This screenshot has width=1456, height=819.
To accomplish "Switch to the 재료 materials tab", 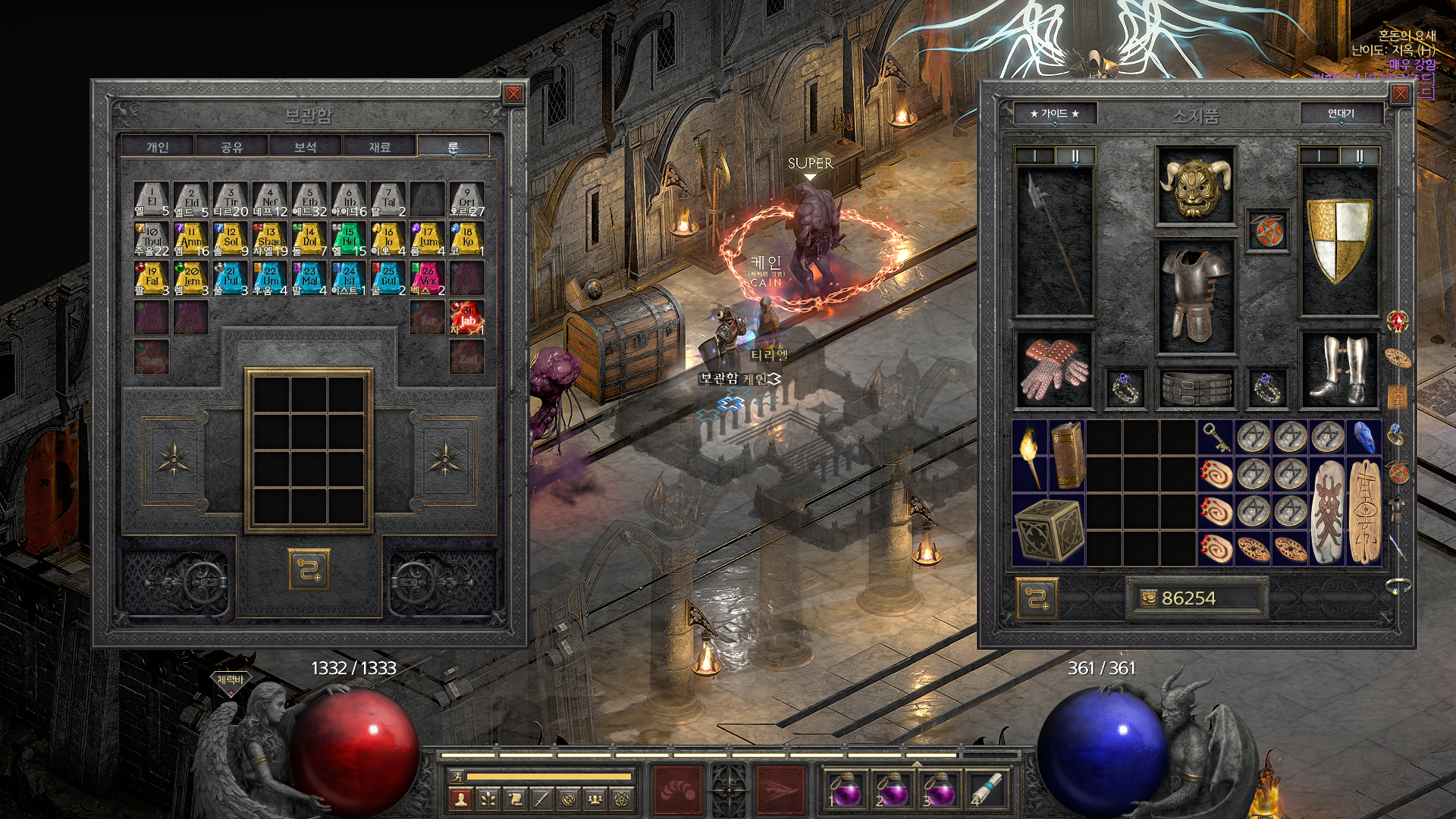I will 379,146.
